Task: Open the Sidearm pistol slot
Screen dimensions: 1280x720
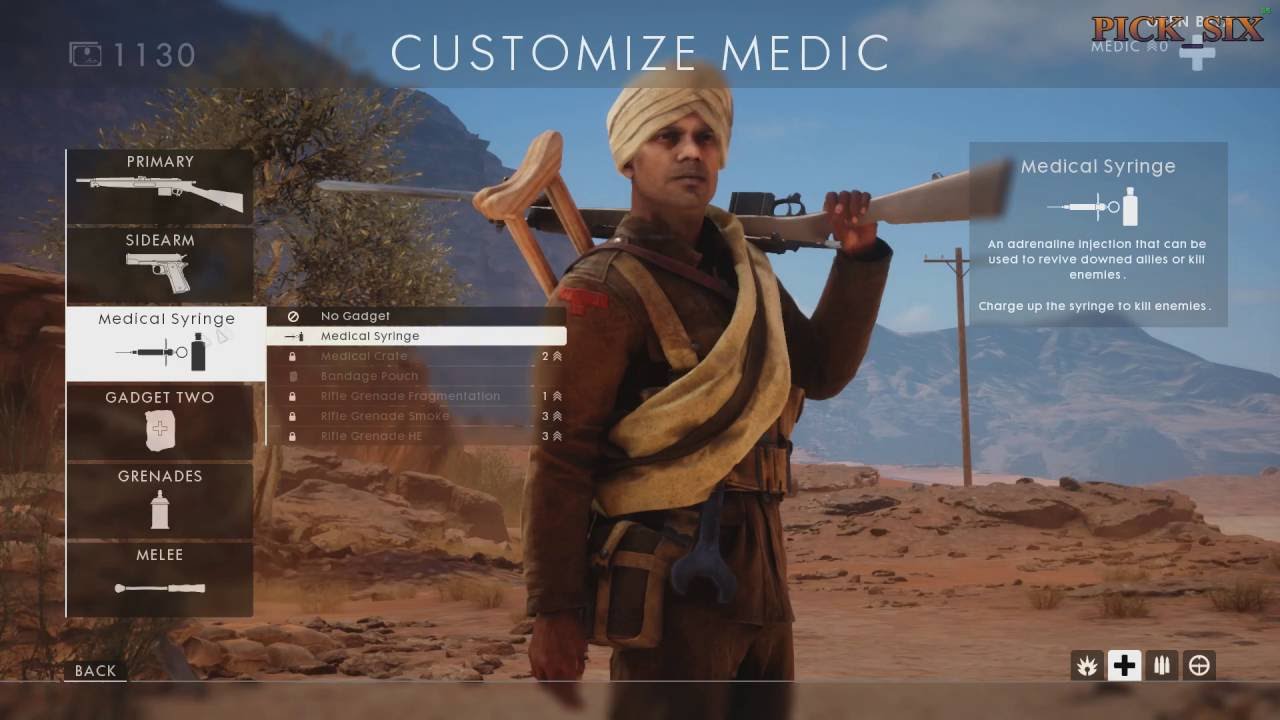Action: point(160,265)
